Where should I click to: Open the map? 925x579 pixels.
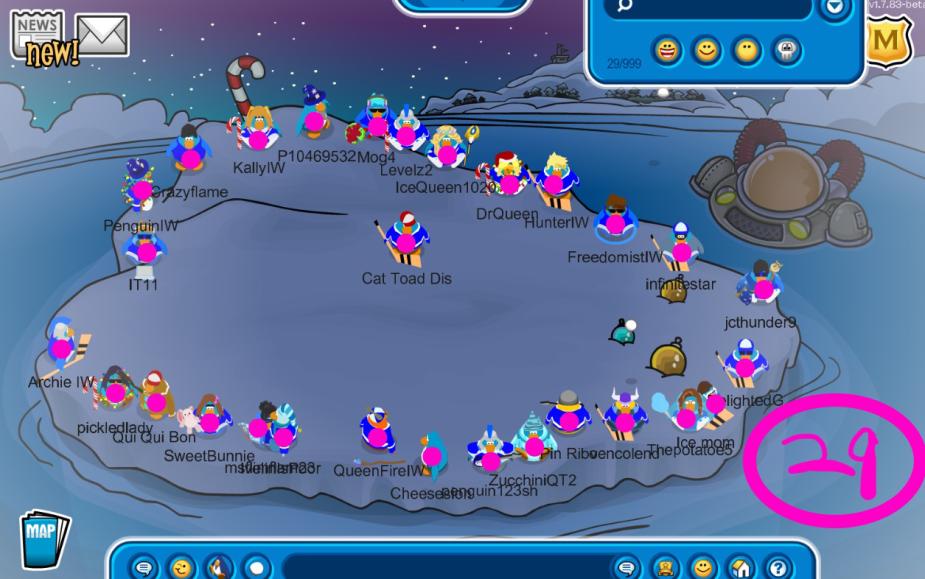(43, 537)
